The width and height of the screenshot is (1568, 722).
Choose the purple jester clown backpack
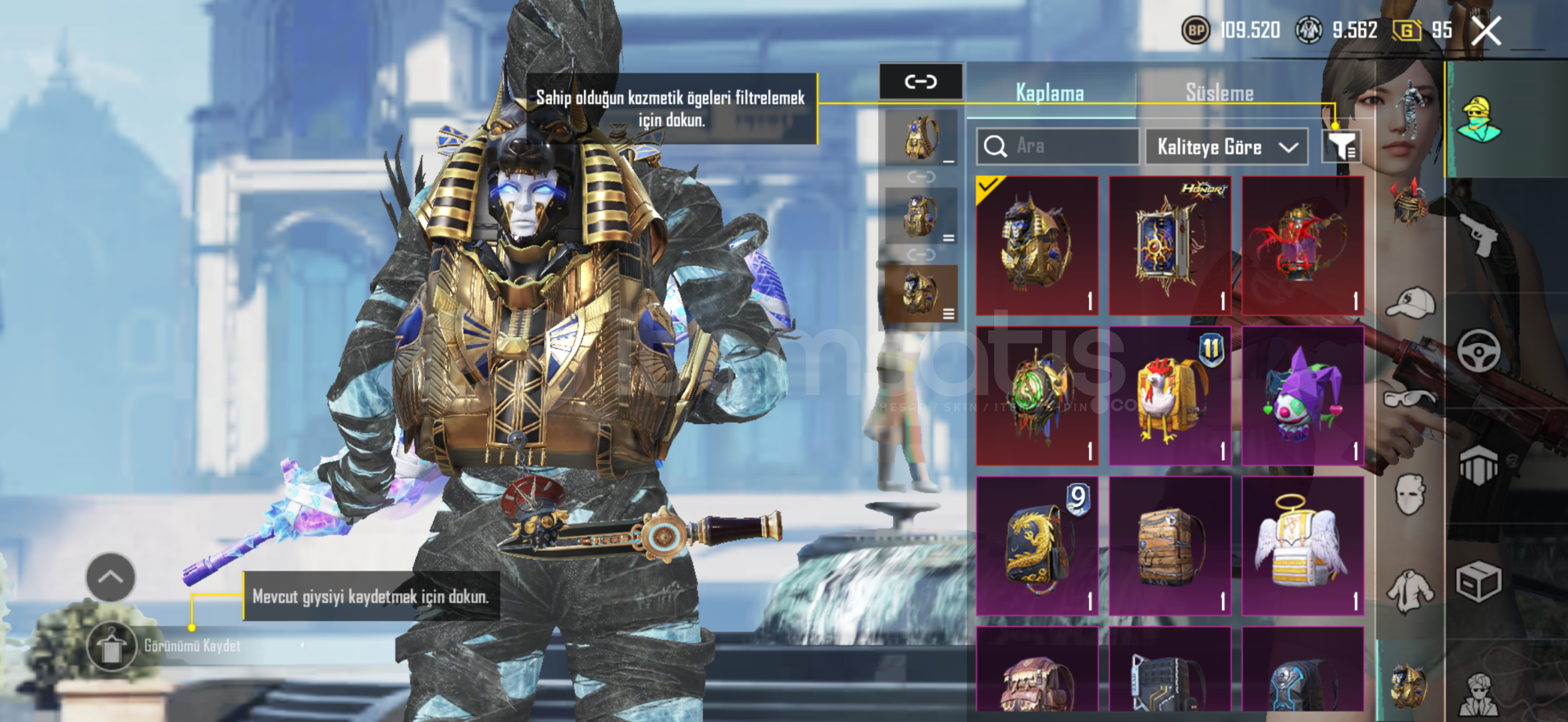[1302, 396]
